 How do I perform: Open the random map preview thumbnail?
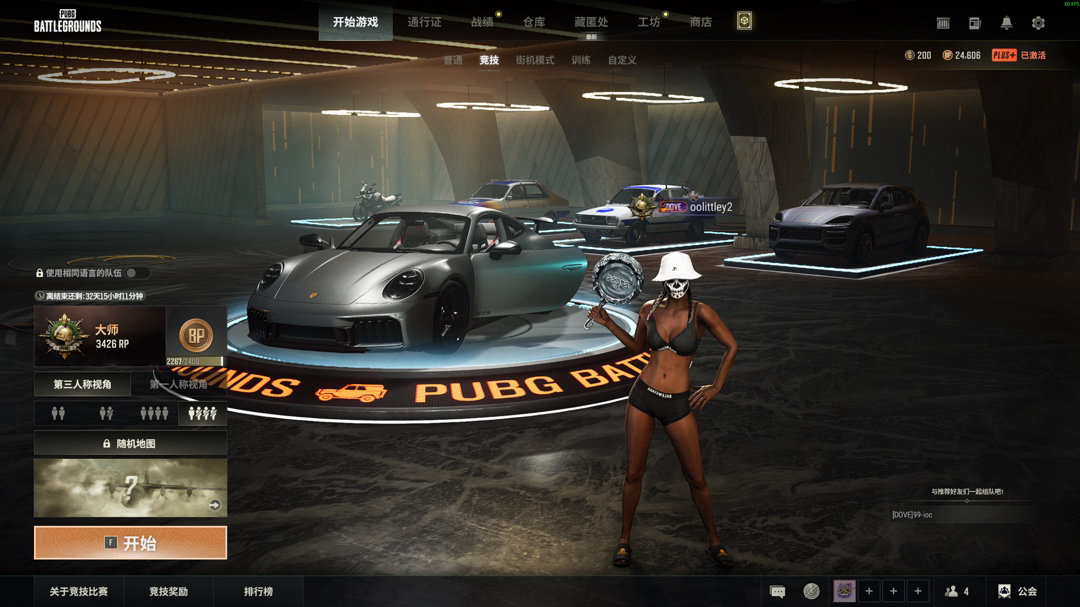[x=130, y=488]
